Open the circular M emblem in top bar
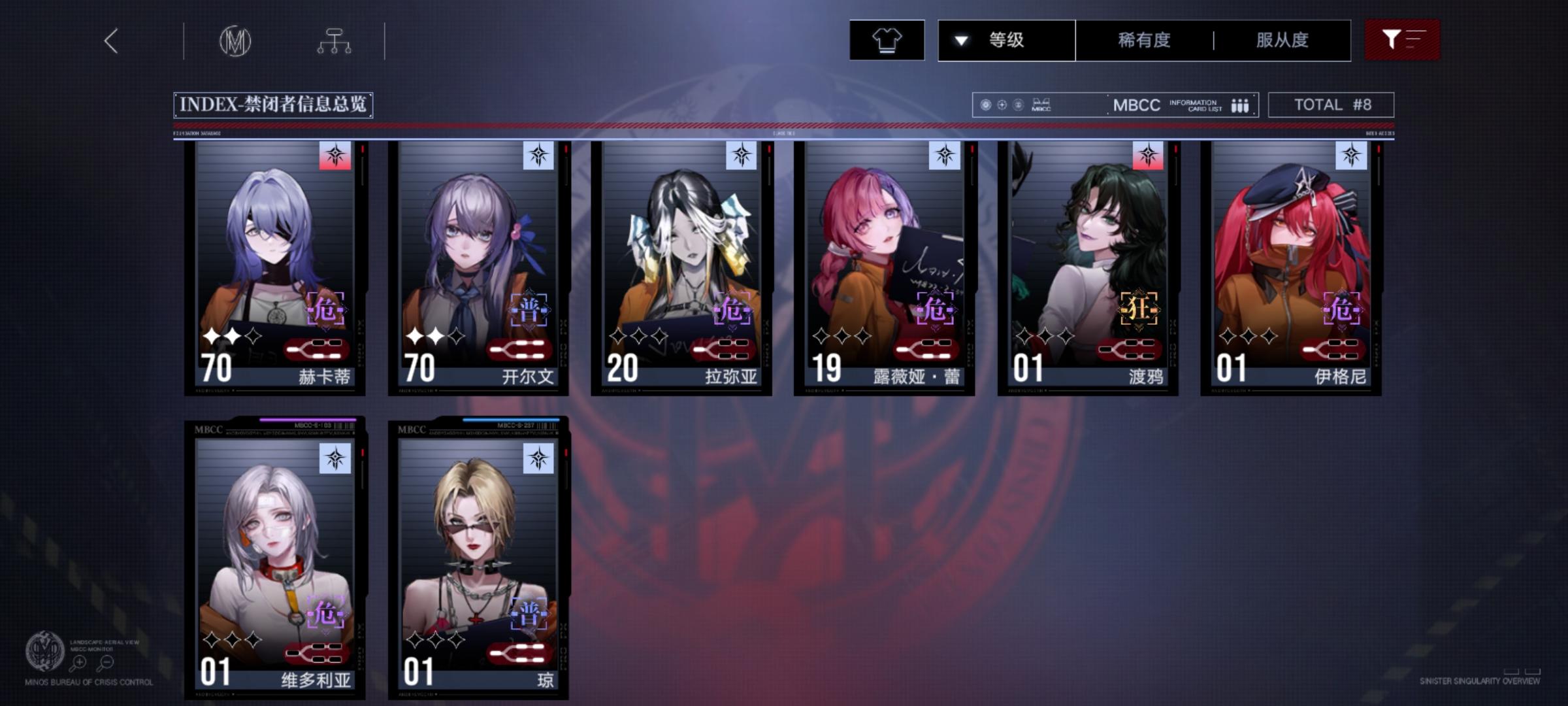This screenshot has width=1568, height=706. pyautogui.click(x=237, y=40)
